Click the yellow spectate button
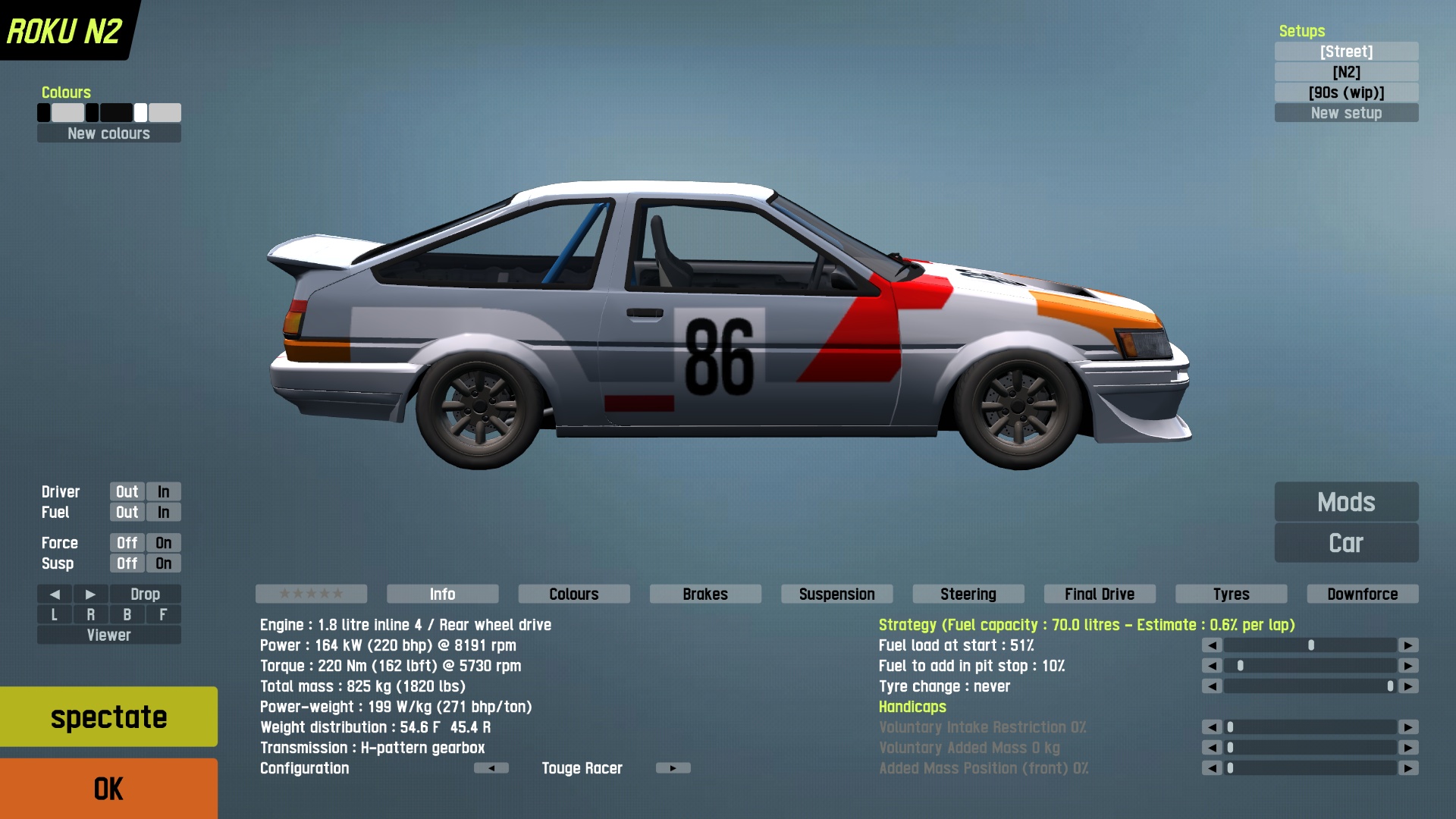 108,717
